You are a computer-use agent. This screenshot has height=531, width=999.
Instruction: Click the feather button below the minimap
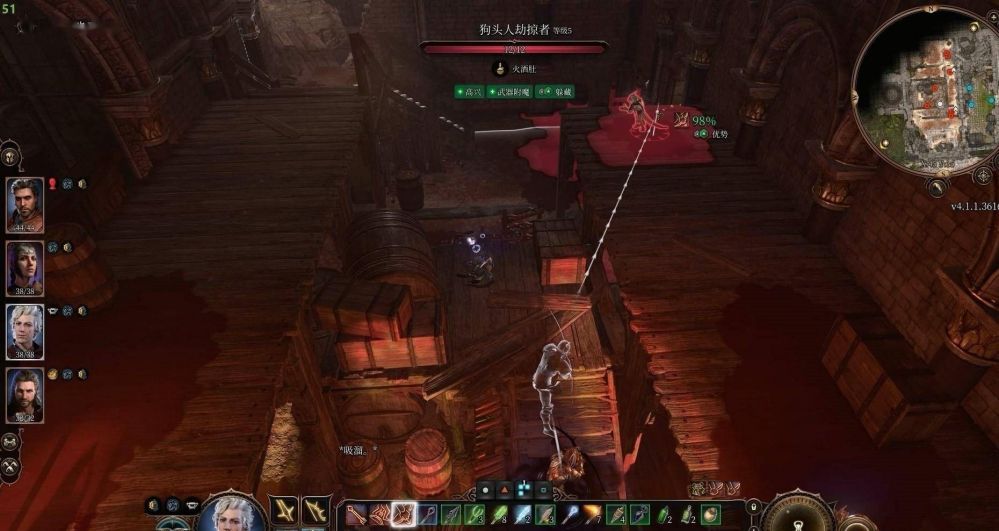coord(937,186)
